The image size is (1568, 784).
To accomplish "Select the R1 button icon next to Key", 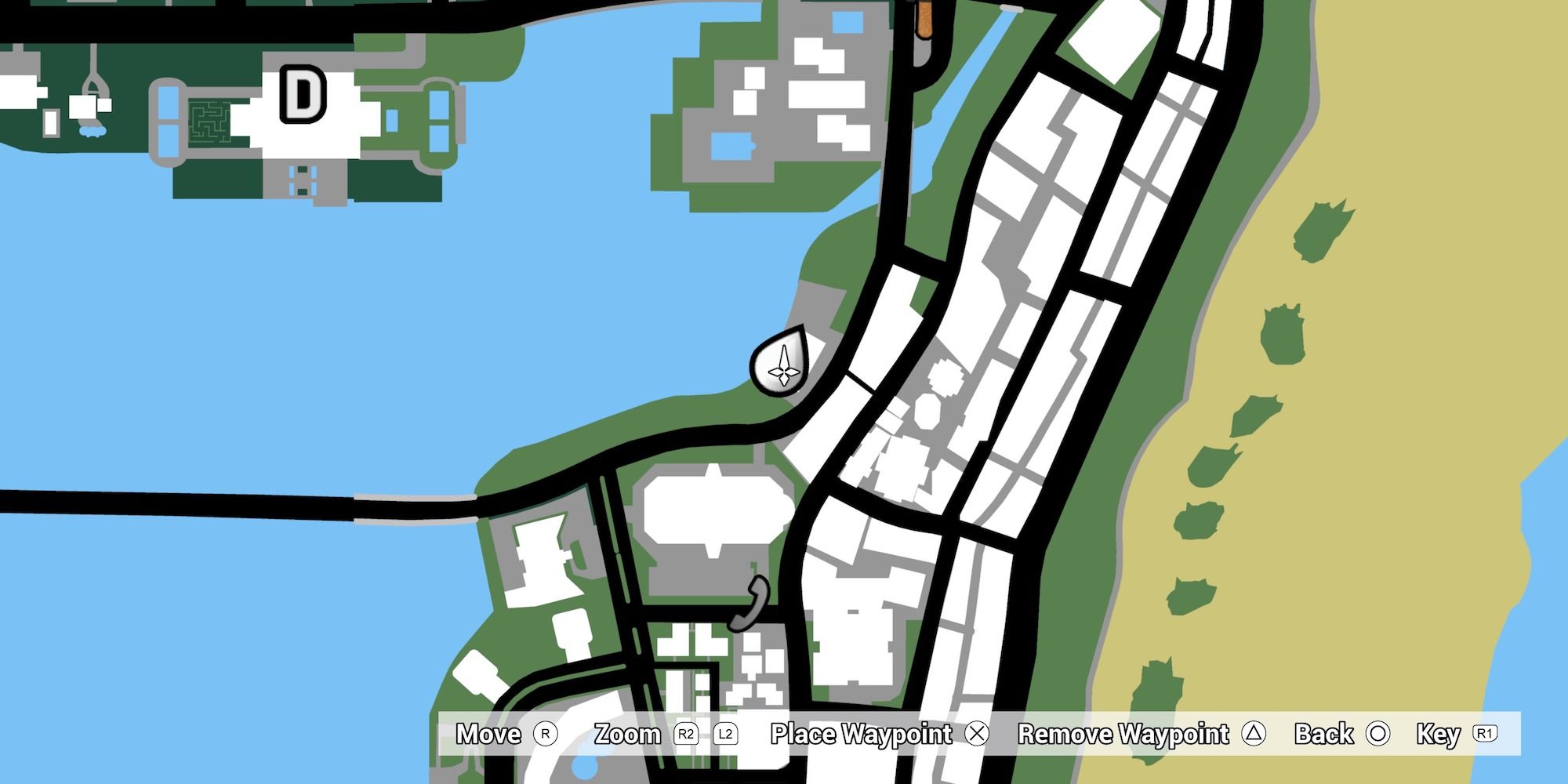I will point(1484,732).
